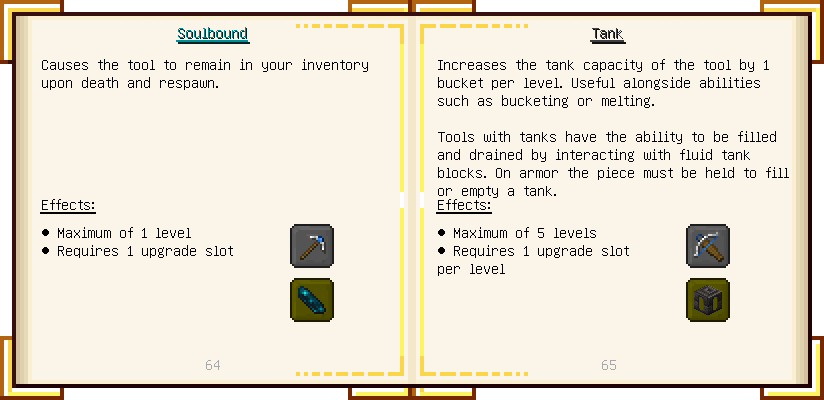Click the dark tank block item slot
The image size is (824, 400).
point(707,300)
